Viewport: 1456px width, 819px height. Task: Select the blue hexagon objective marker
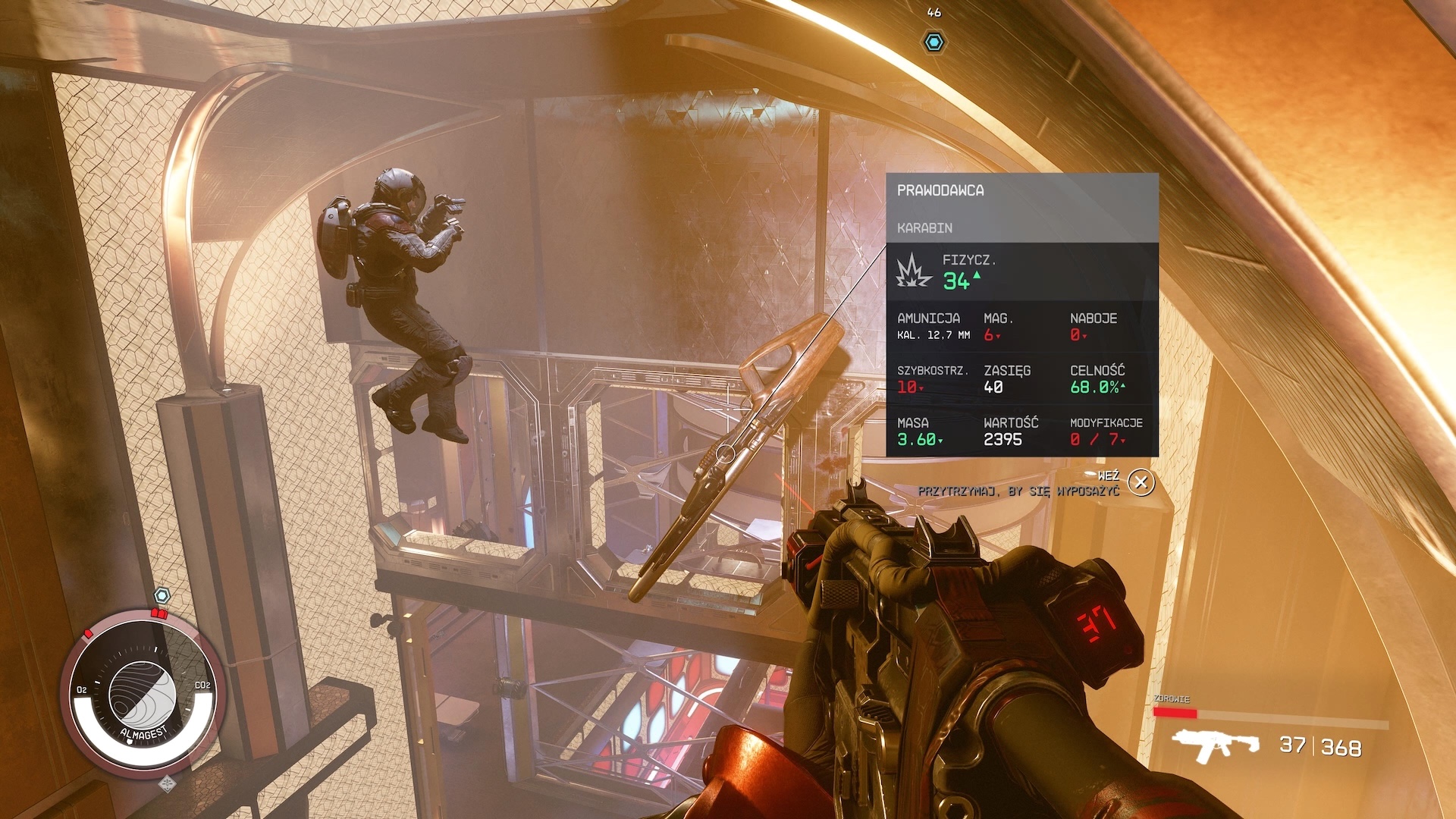[934, 42]
